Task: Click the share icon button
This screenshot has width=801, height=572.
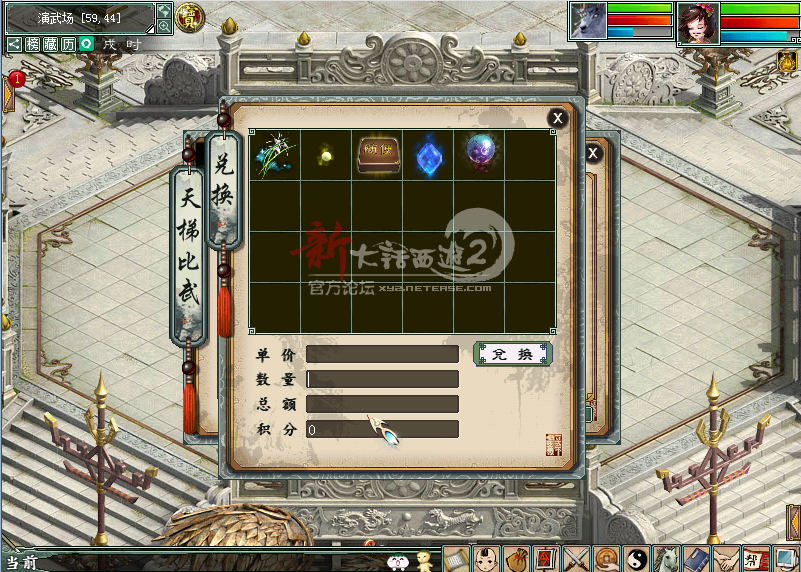Action: point(14,45)
